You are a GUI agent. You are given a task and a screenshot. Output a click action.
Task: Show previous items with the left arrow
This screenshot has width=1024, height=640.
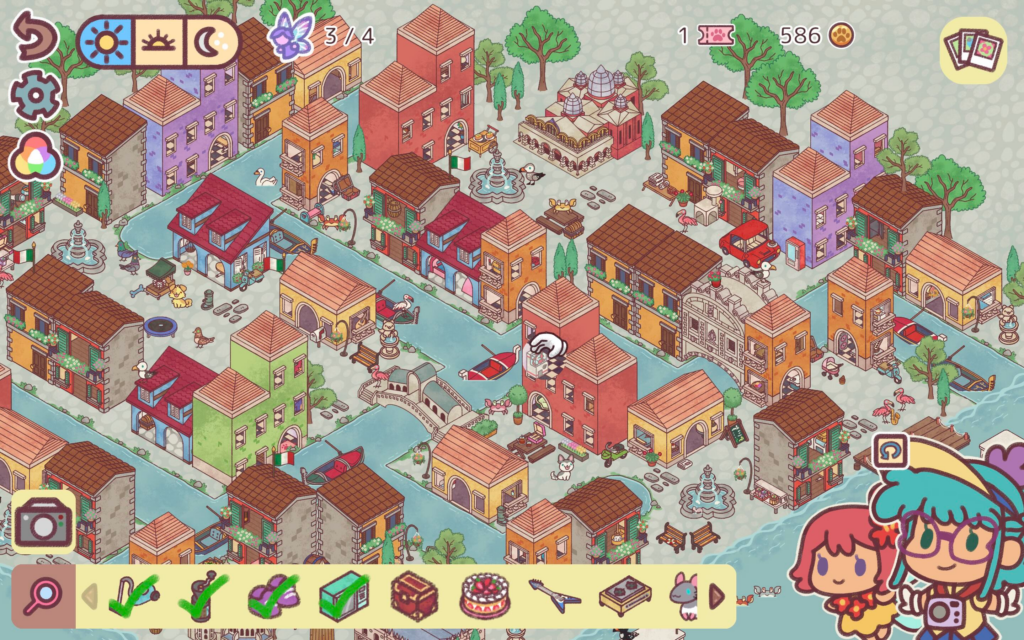(x=89, y=598)
